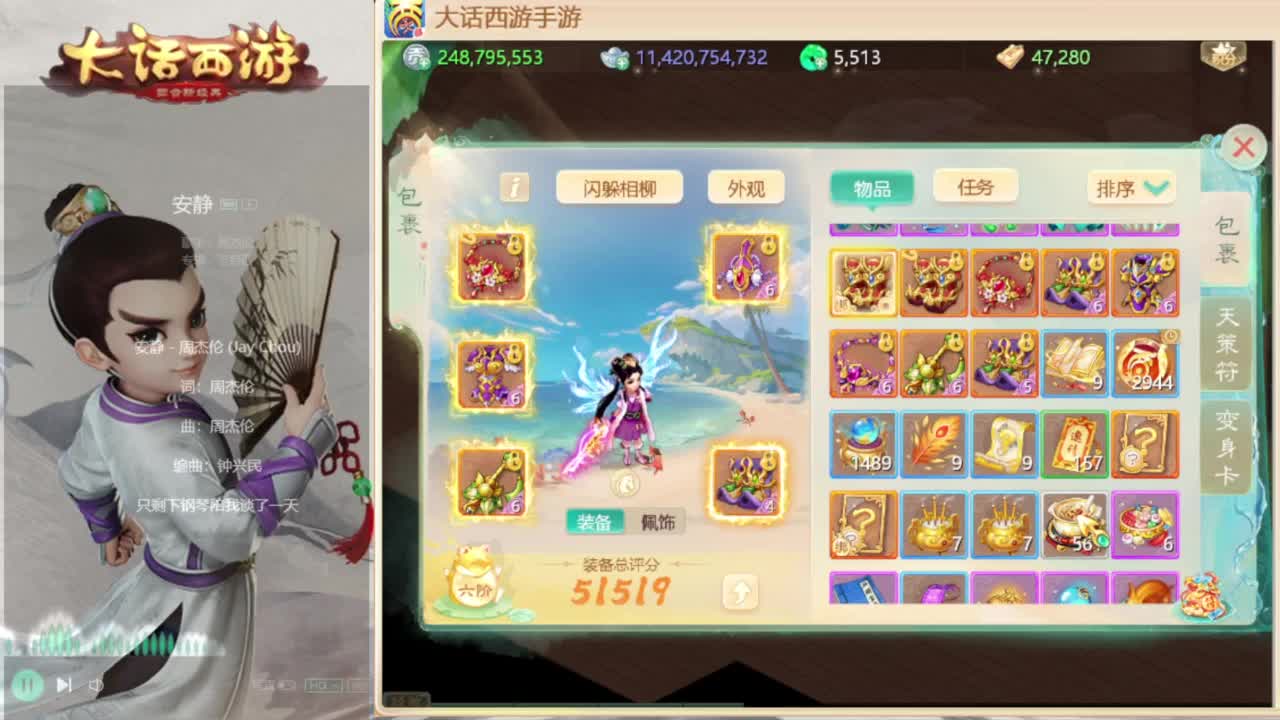Pause the music player at bottom left

(30, 684)
